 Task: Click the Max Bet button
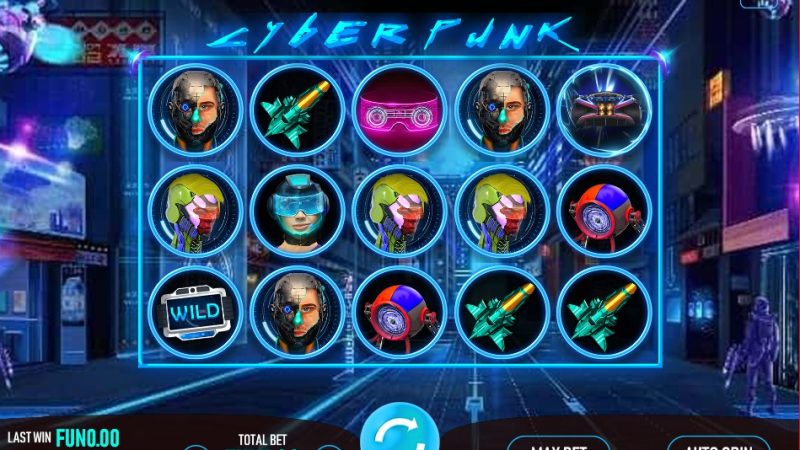click(x=558, y=442)
